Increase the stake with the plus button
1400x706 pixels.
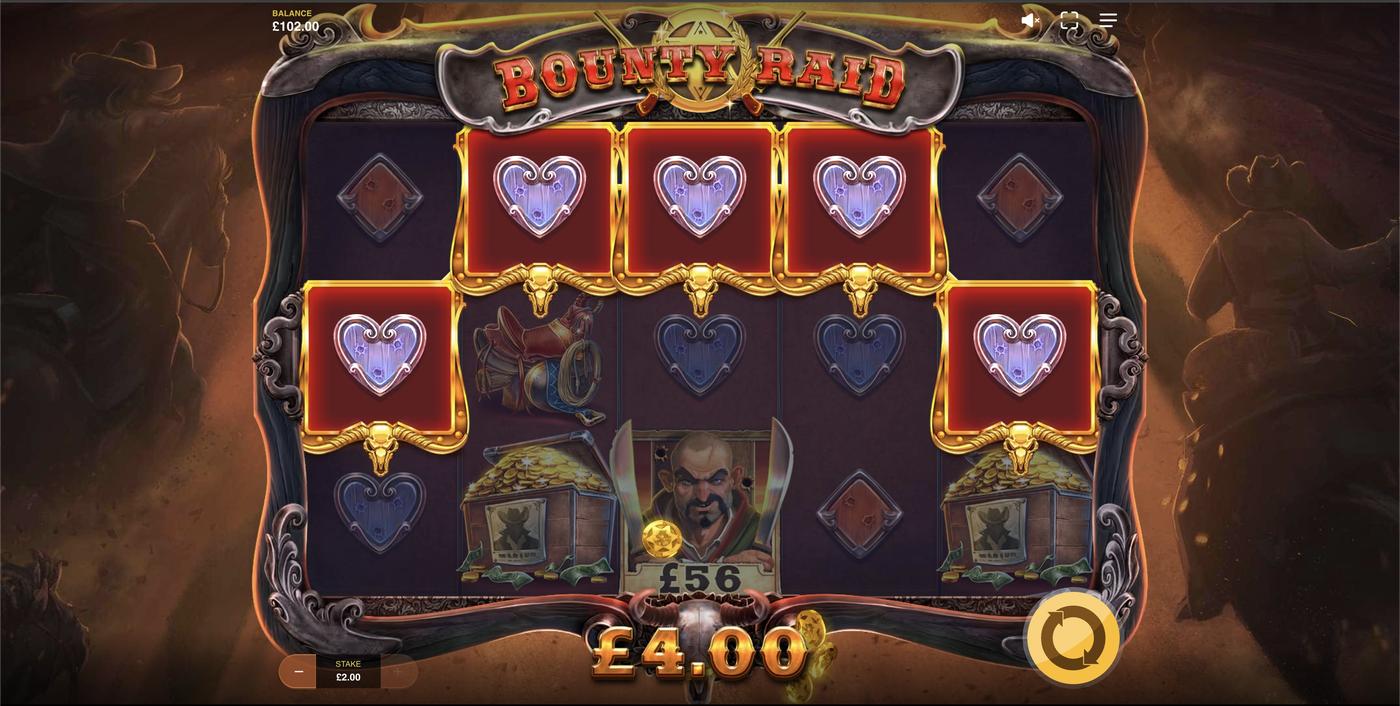point(398,672)
